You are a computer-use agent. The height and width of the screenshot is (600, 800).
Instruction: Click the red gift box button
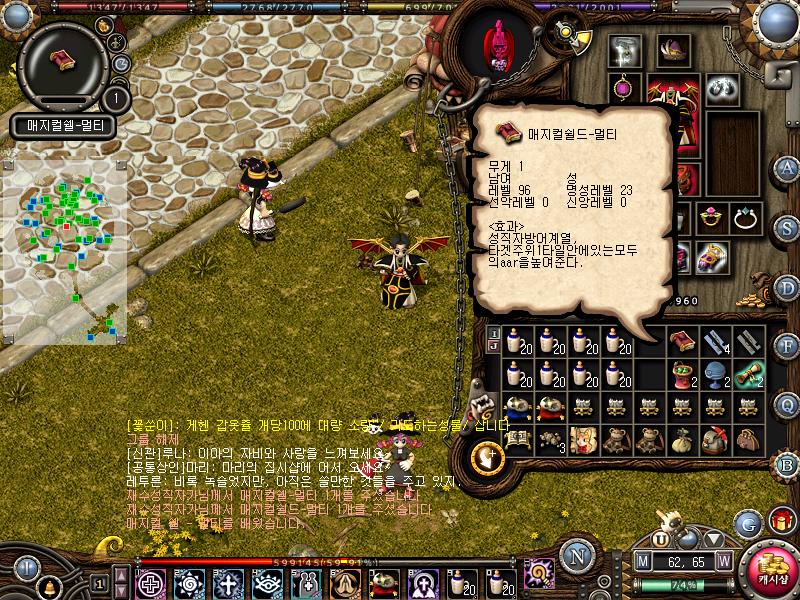tap(779, 520)
